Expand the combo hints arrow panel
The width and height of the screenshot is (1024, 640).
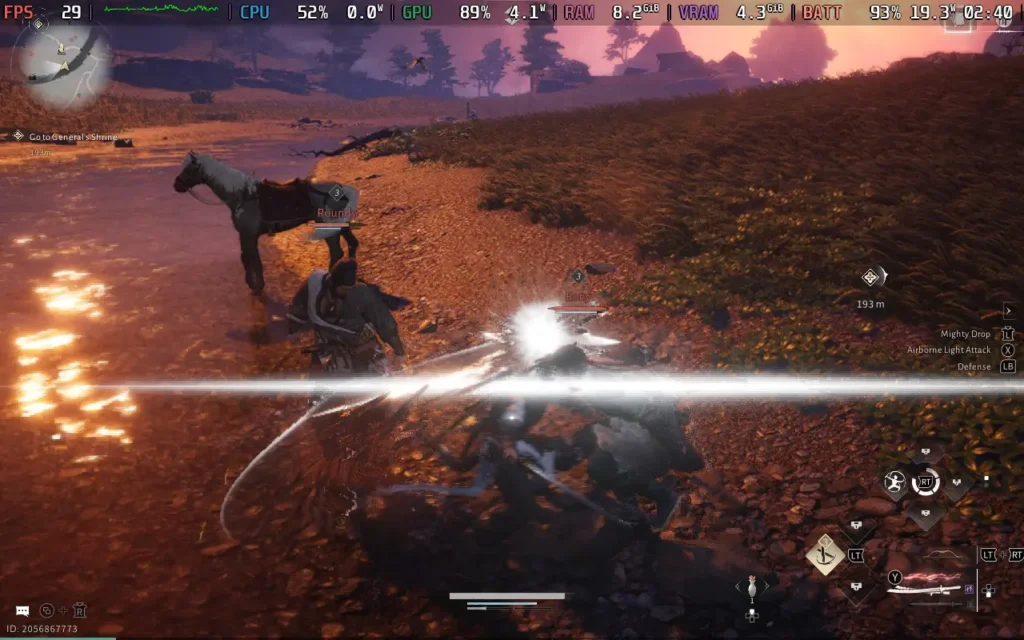tap(1008, 311)
